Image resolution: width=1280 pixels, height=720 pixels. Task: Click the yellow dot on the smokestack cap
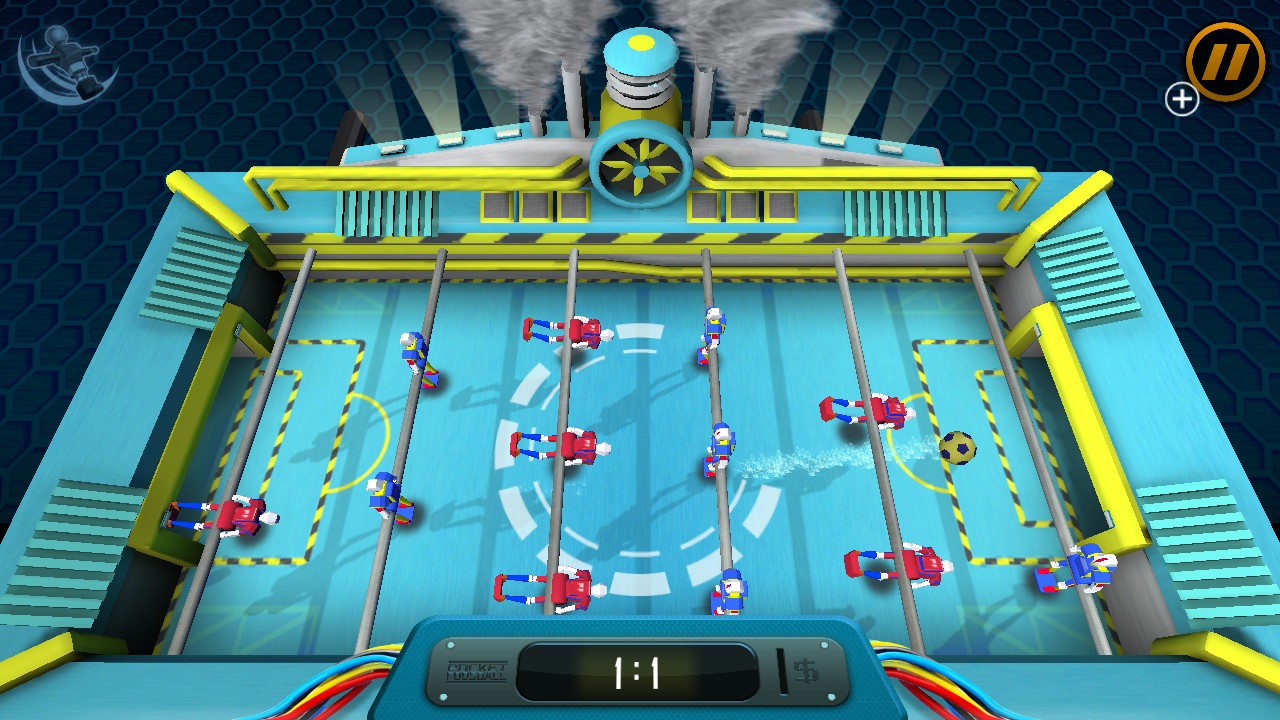[x=640, y=44]
